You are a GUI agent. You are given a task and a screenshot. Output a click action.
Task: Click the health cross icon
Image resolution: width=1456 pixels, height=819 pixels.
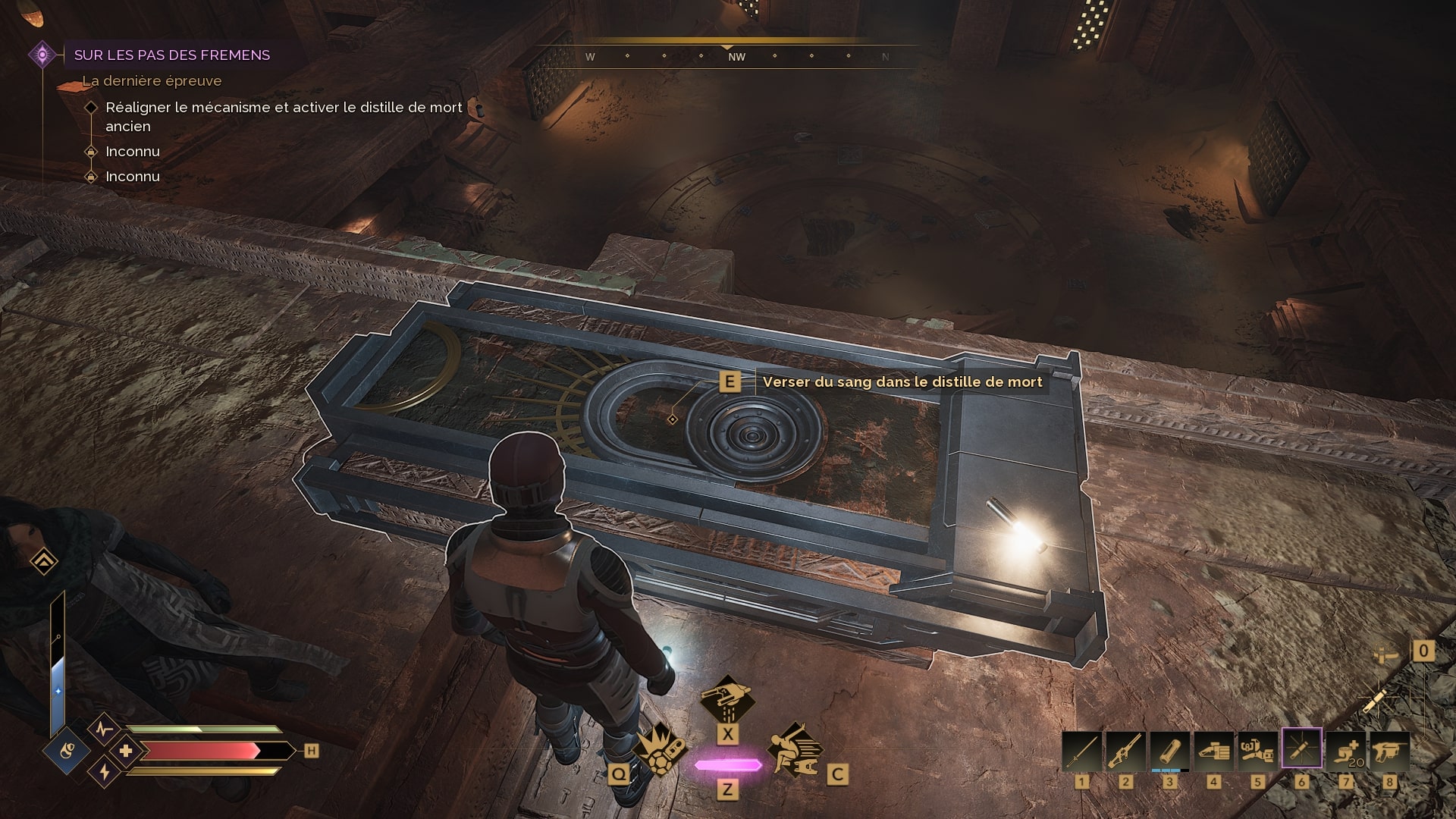point(126,752)
